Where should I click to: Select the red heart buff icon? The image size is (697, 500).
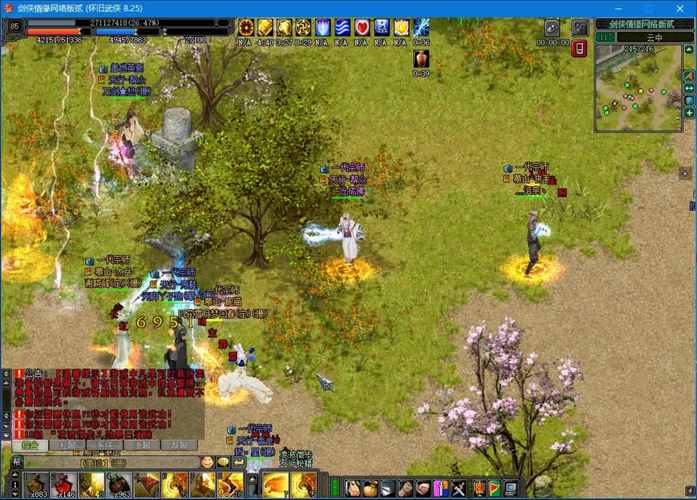(x=362, y=28)
